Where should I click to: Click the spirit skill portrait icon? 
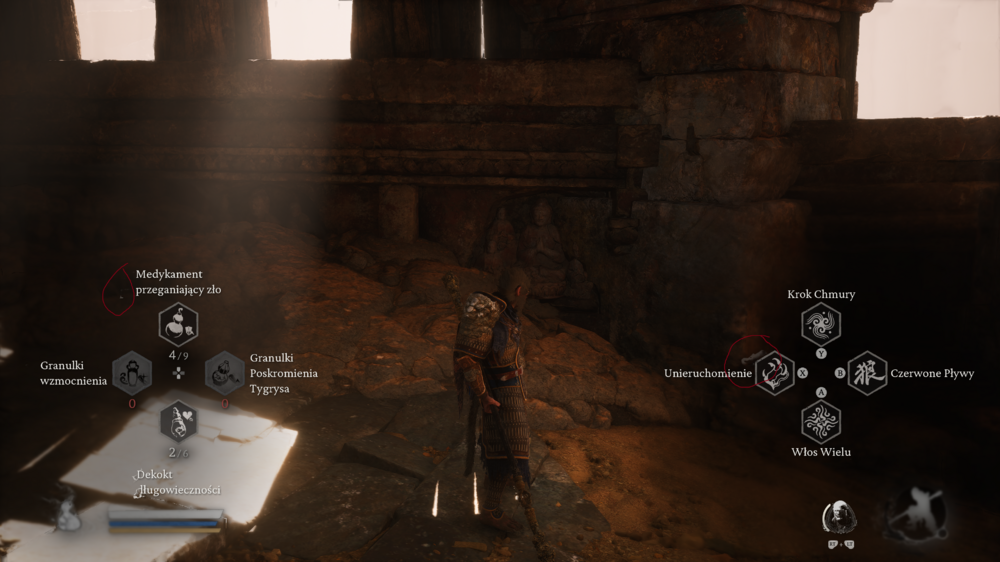(x=838, y=518)
